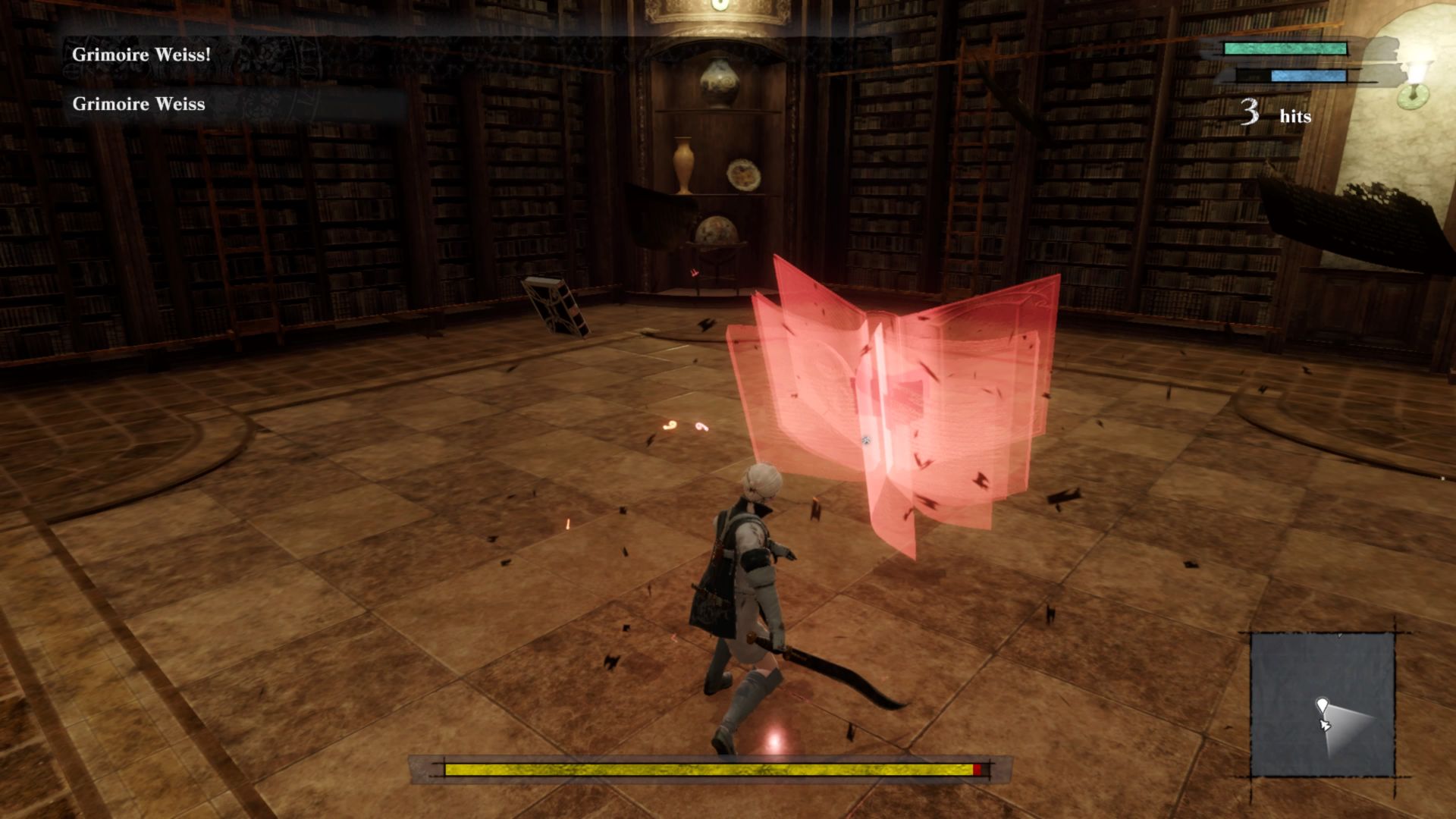
Task: Click the globe on the lower shelf
Action: point(717,230)
